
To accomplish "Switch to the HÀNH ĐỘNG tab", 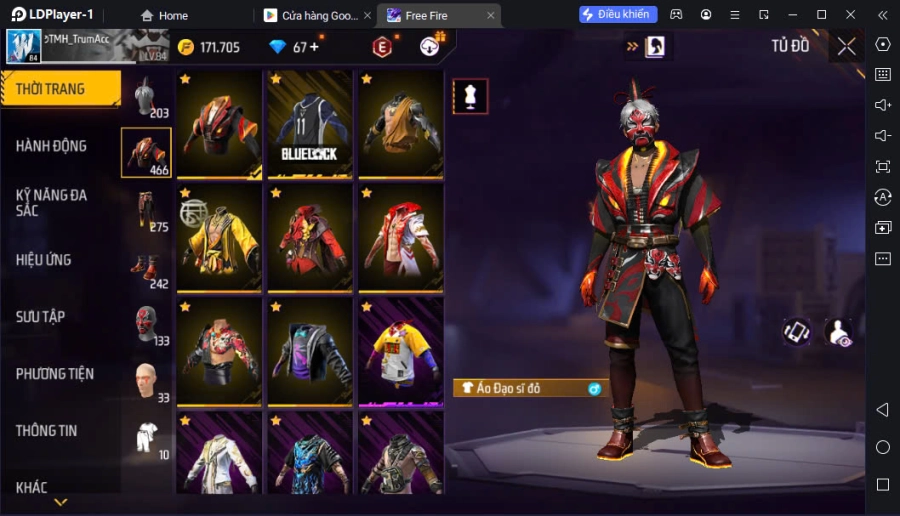I will pos(52,146).
